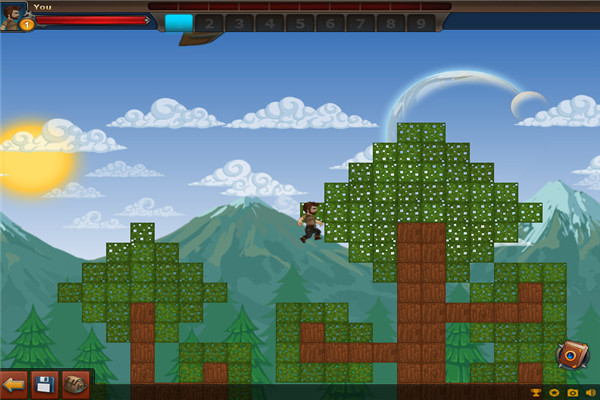The width and height of the screenshot is (600, 400).
Task: Open the spellbook with the blue gem
Action: (x=572, y=355)
